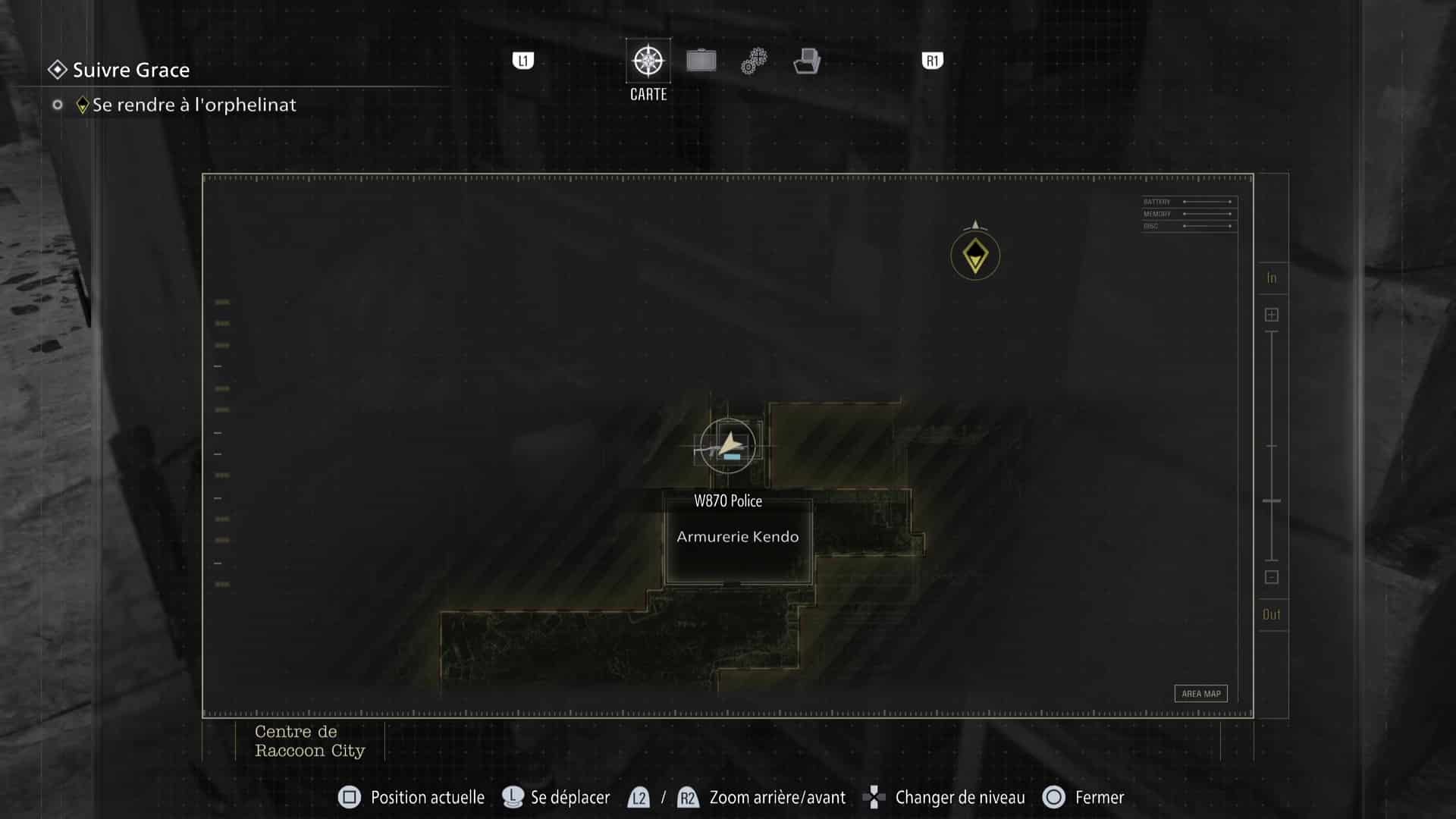The width and height of the screenshot is (1456, 819).
Task: Select the Carte compass icon
Action: coord(648,61)
